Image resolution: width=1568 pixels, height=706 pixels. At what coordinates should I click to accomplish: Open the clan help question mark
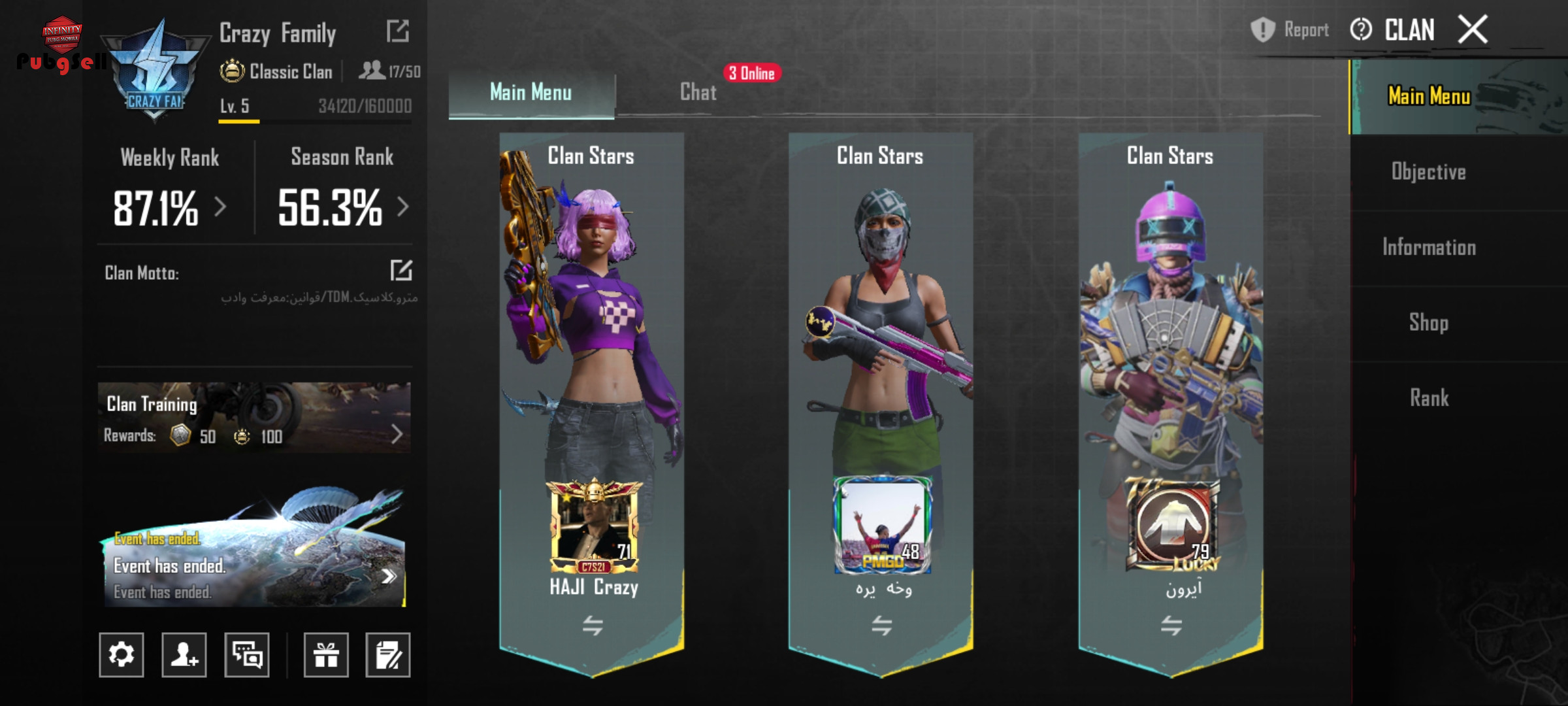point(1361,30)
